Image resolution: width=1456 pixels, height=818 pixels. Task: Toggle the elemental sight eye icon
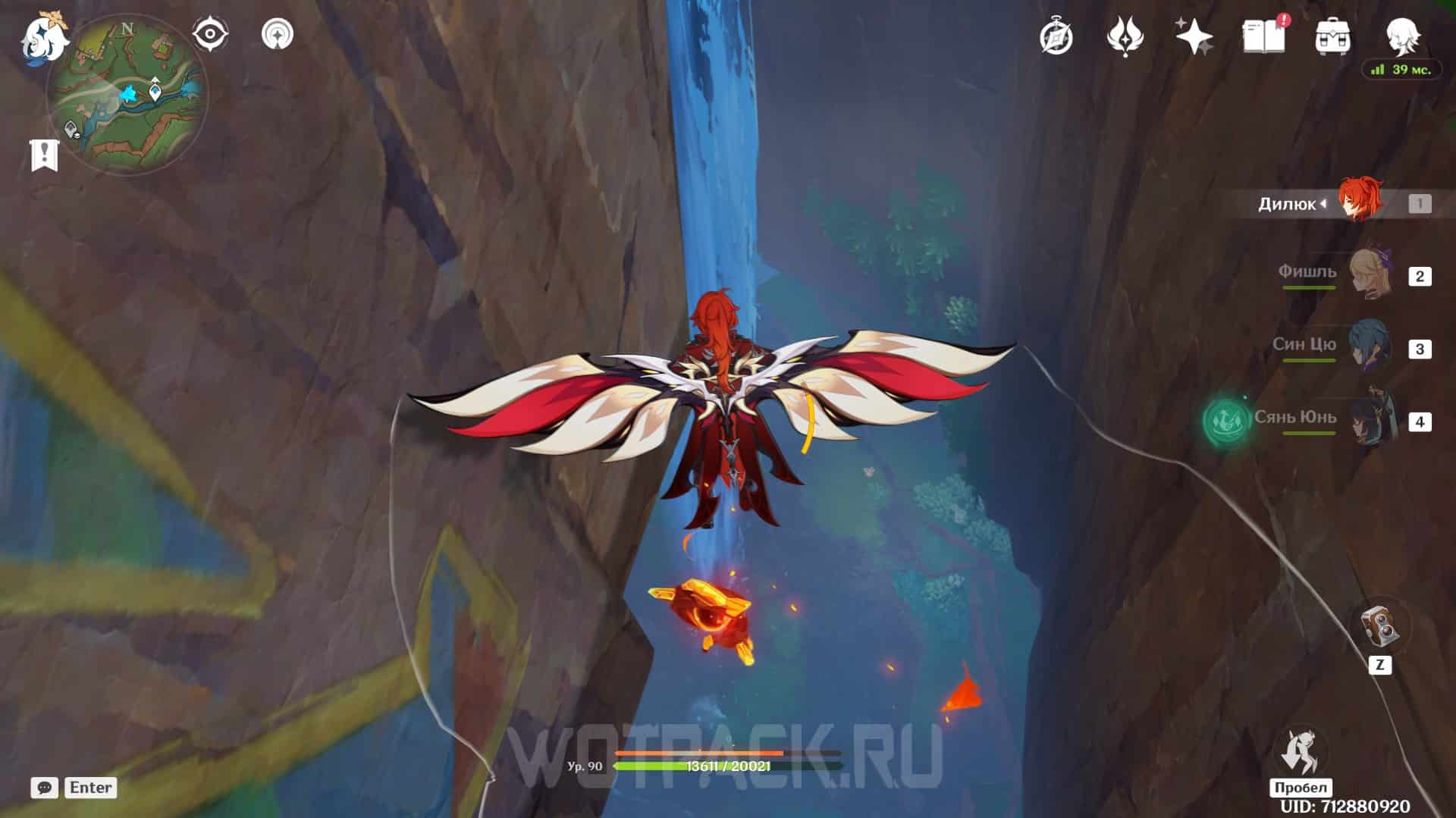(209, 34)
